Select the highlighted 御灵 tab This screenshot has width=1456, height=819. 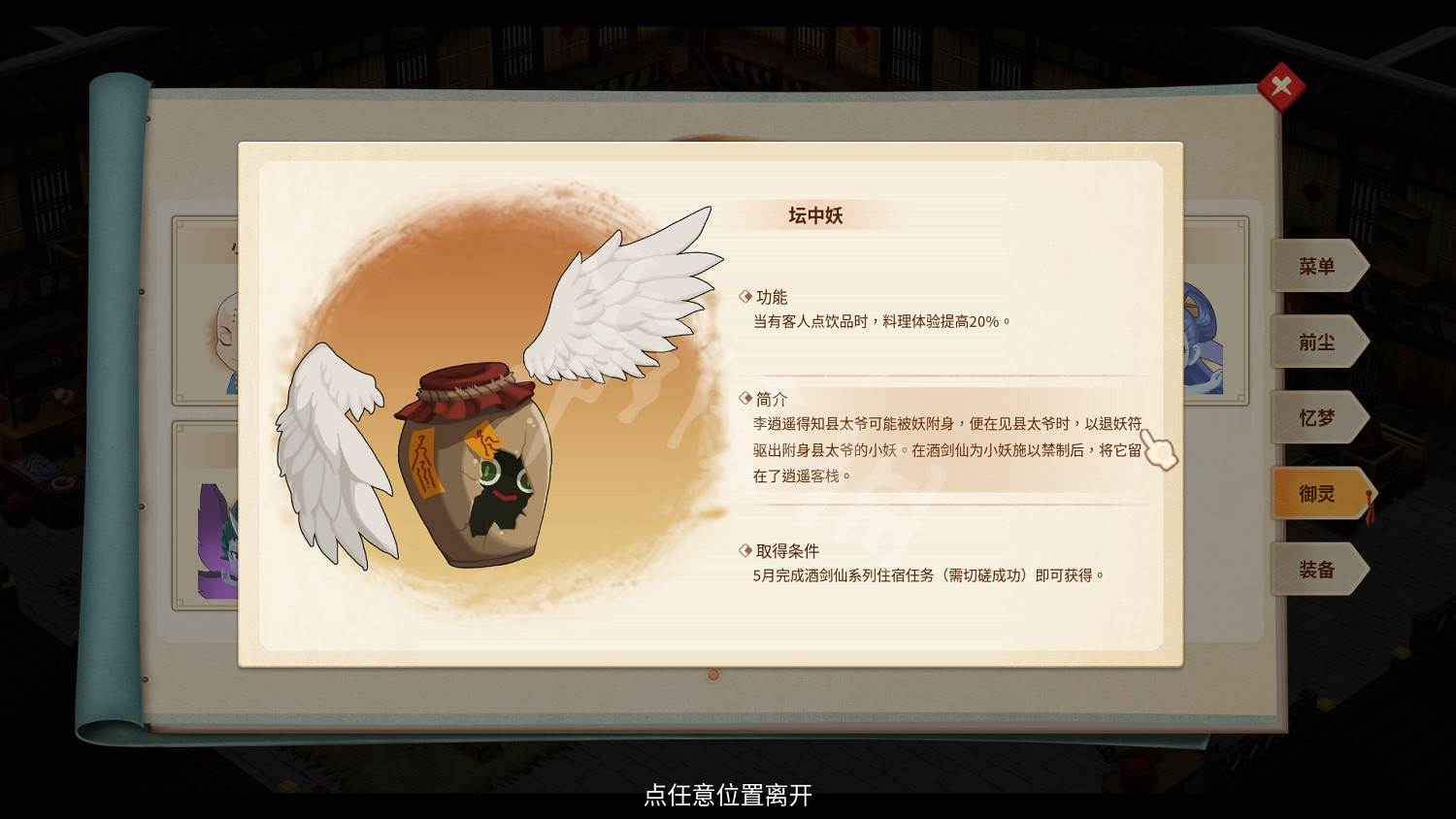point(1318,493)
